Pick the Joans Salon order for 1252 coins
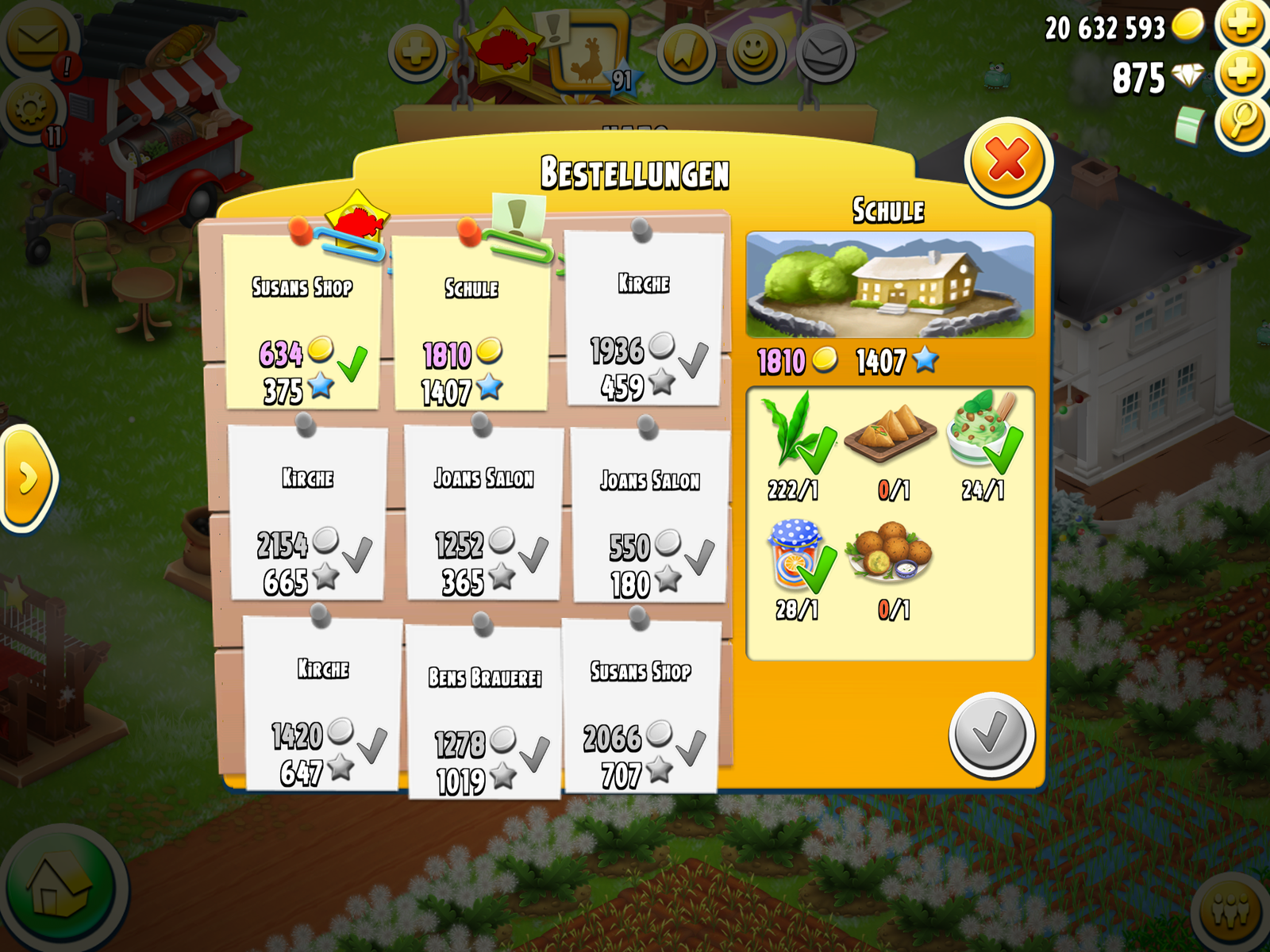Viewport: 1270px width, 952px height. (x=483, y=512)
